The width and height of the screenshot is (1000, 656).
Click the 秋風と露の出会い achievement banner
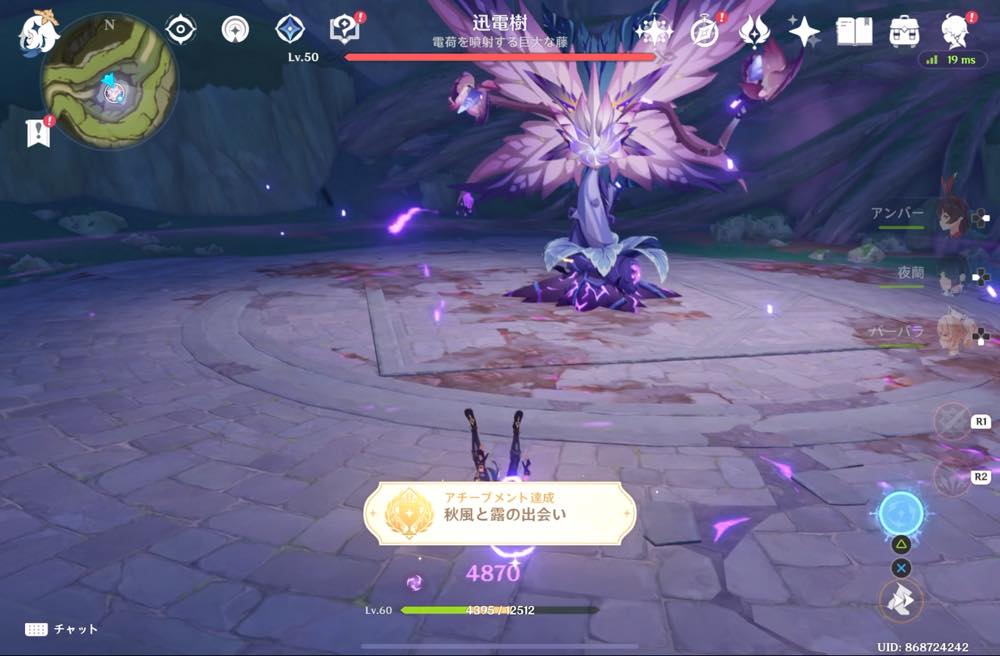pyautogui.click(x=499, y=513)
